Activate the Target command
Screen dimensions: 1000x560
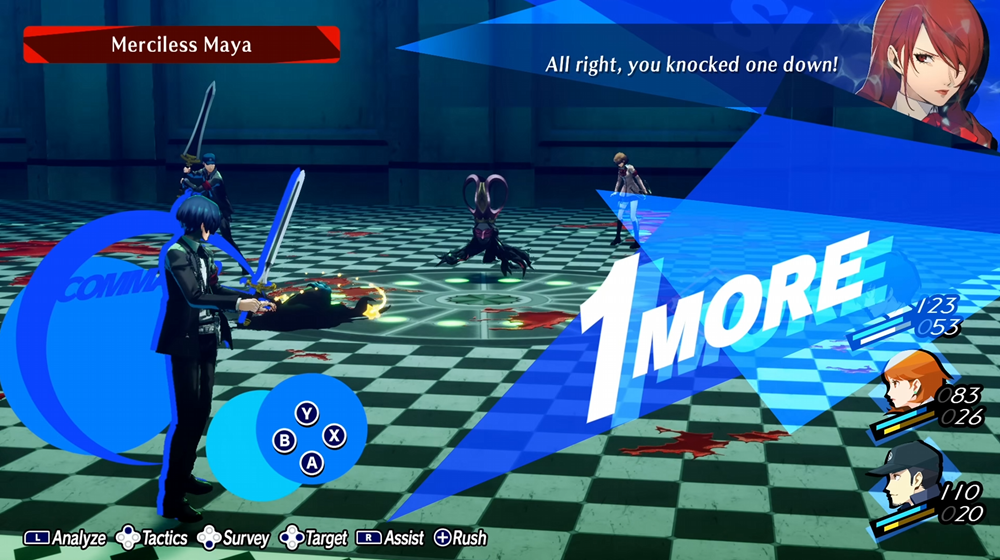click(x=316, y=538)
